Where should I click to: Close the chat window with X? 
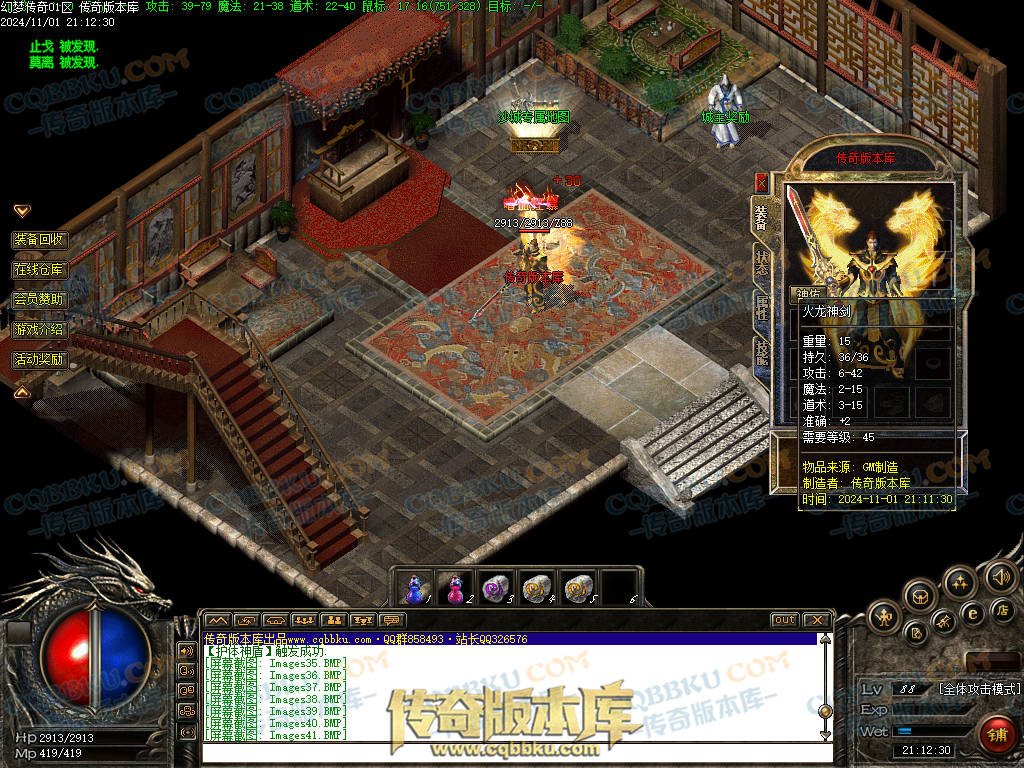817,620
